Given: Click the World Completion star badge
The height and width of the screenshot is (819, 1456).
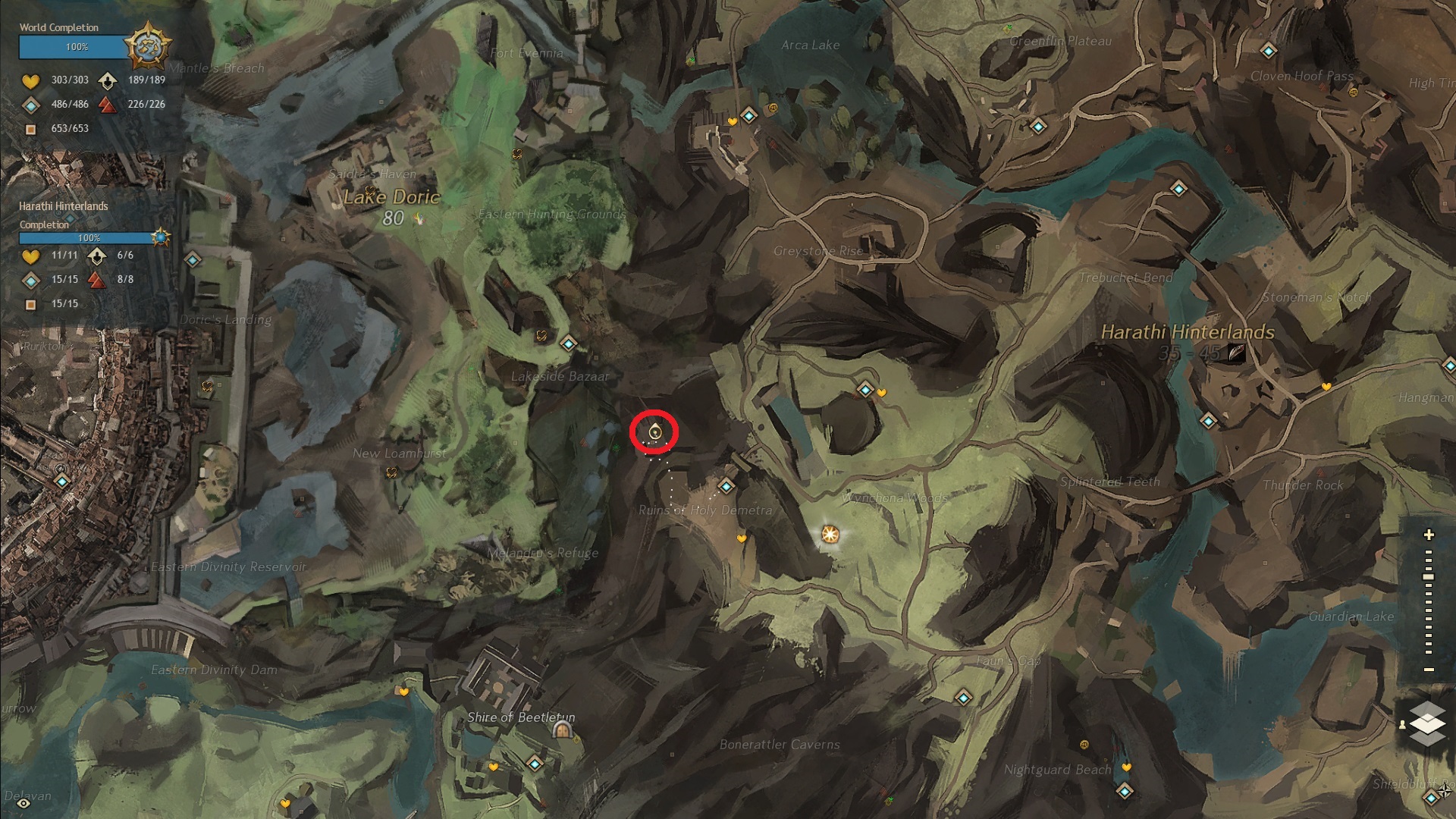Looking at the screenshot, I should pos(146,47).
